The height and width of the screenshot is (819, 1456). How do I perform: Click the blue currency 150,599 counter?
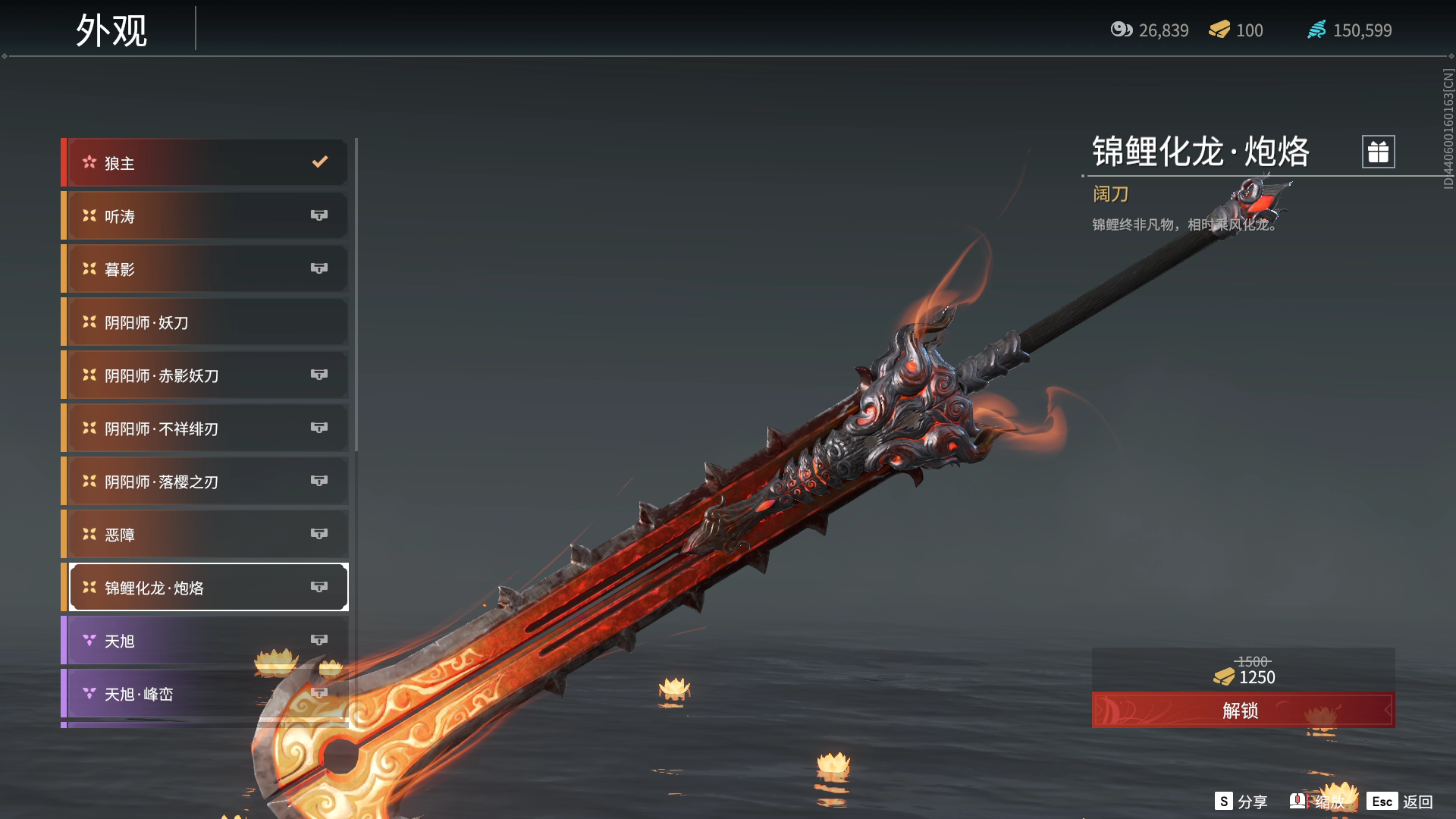(1350, 30)
